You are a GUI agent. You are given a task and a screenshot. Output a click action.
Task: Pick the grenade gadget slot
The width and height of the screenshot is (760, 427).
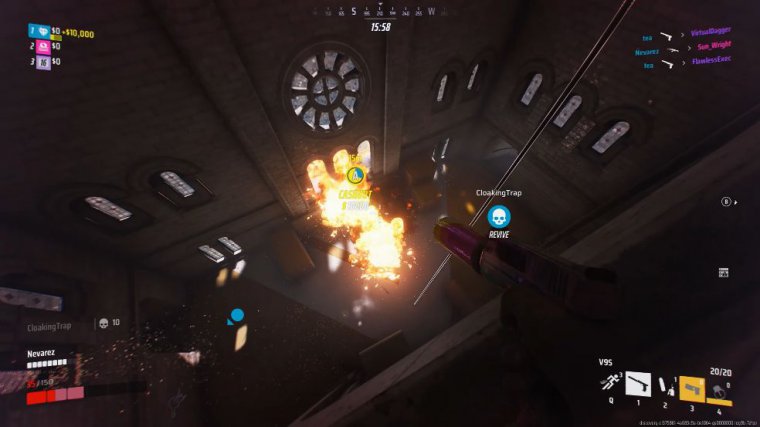click(x=716, y=388)
